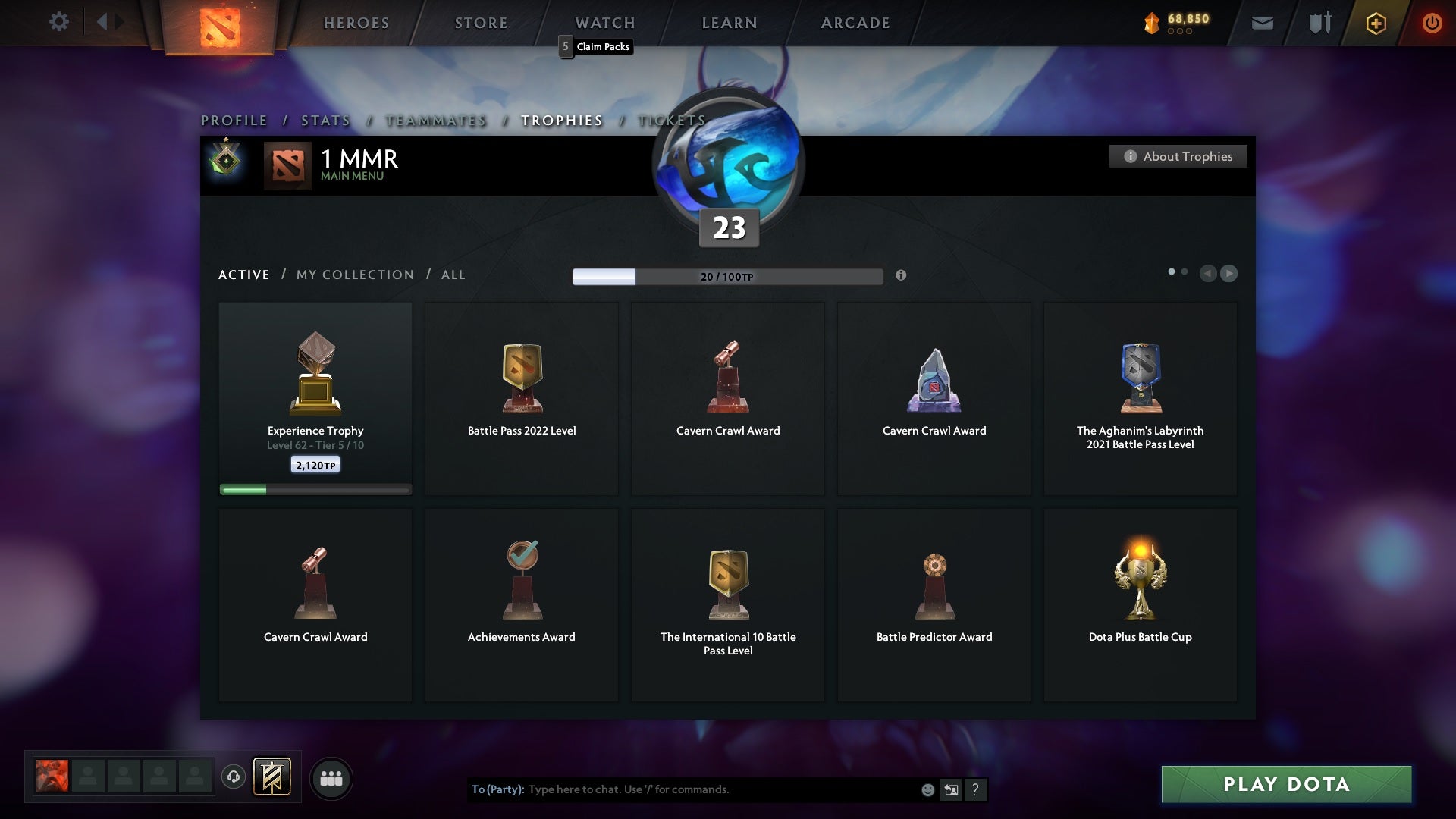The image size is (1456, 819).
Task: Open friends list with the group icon
Action: [x=331, y=777]
